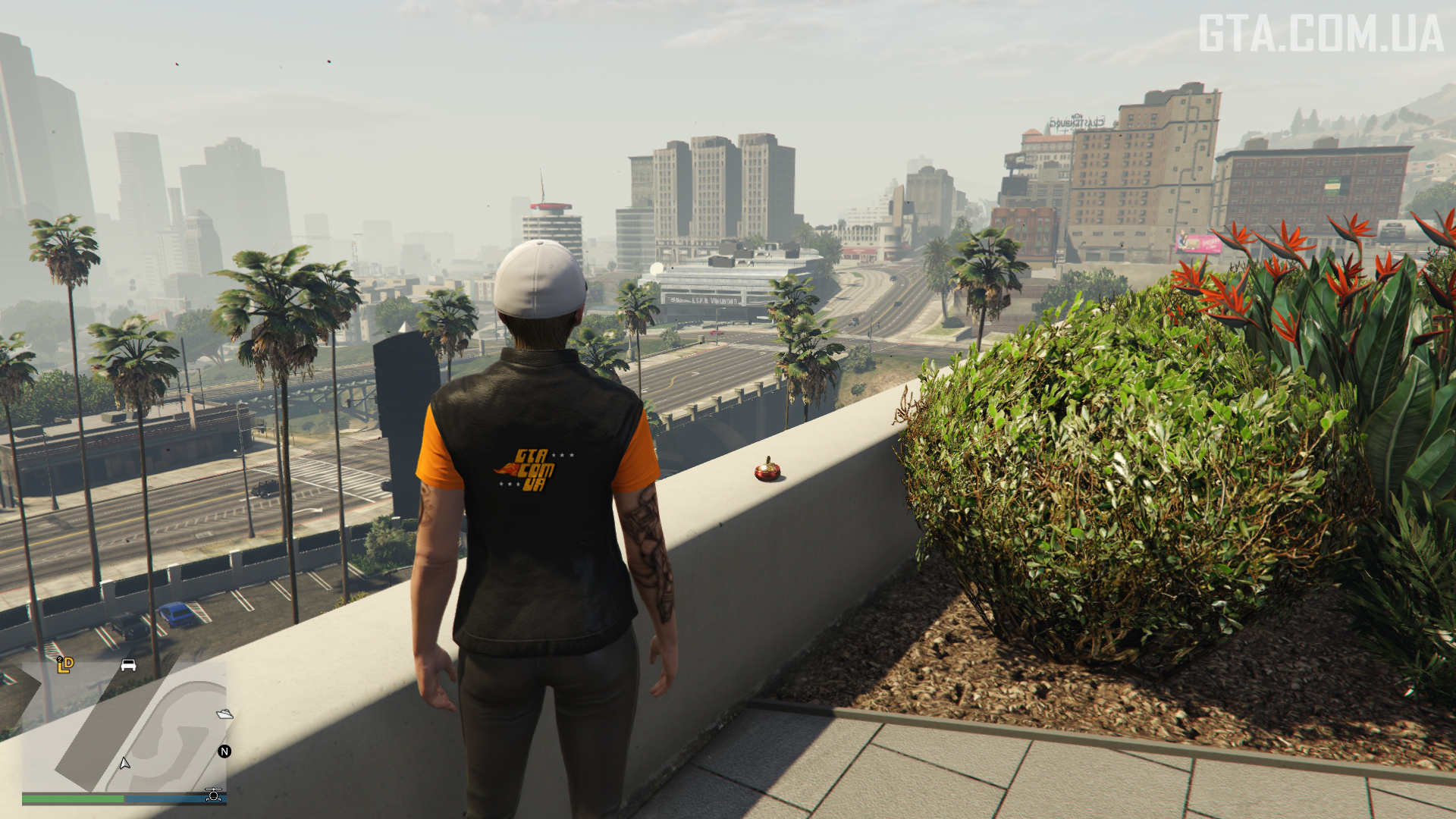
Task: Click the north N compass marker
Action: point(224,752)
